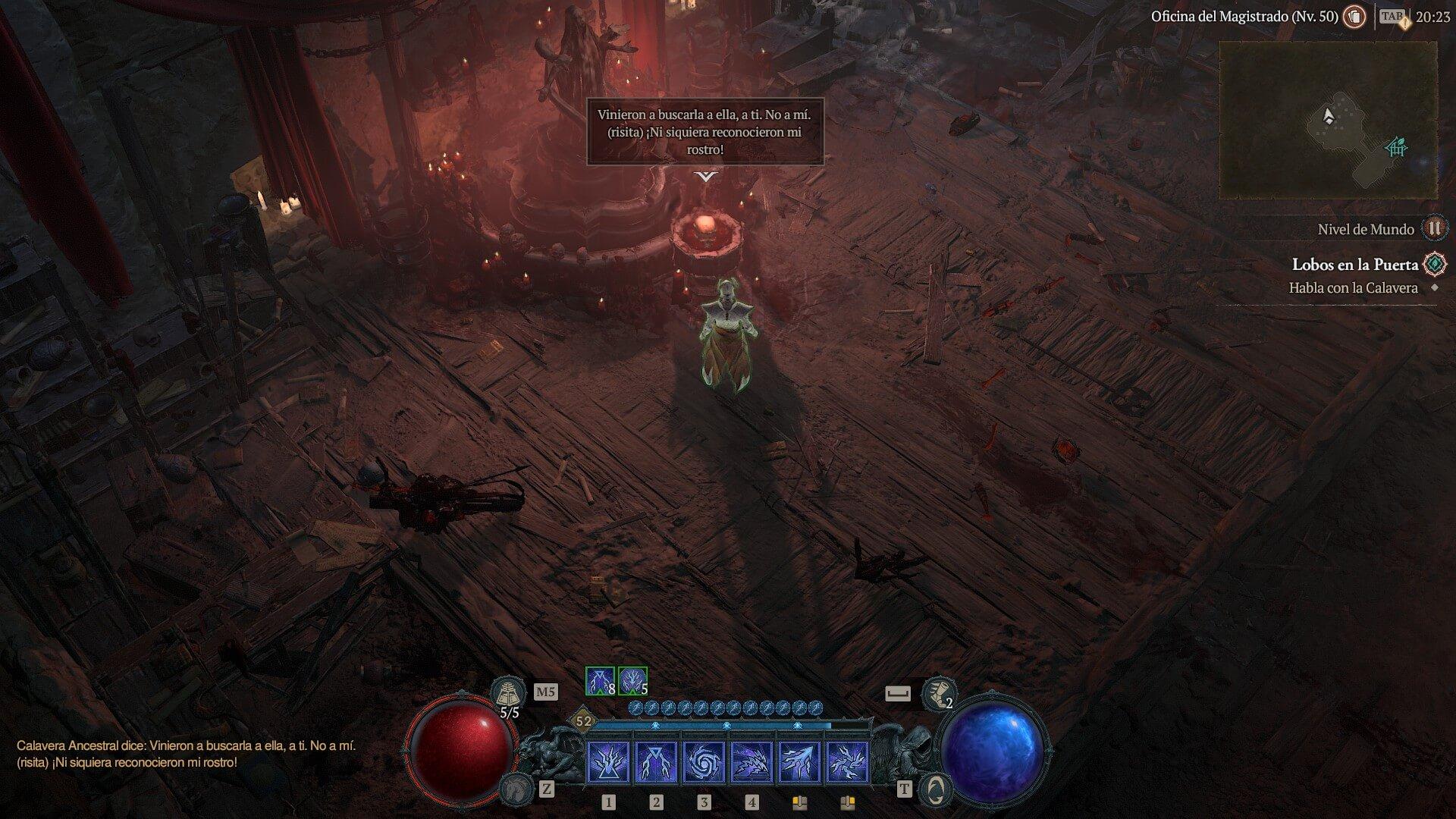Click the chat log message from Calavera Ancestral
The image size is (1456, 819).
186,754
